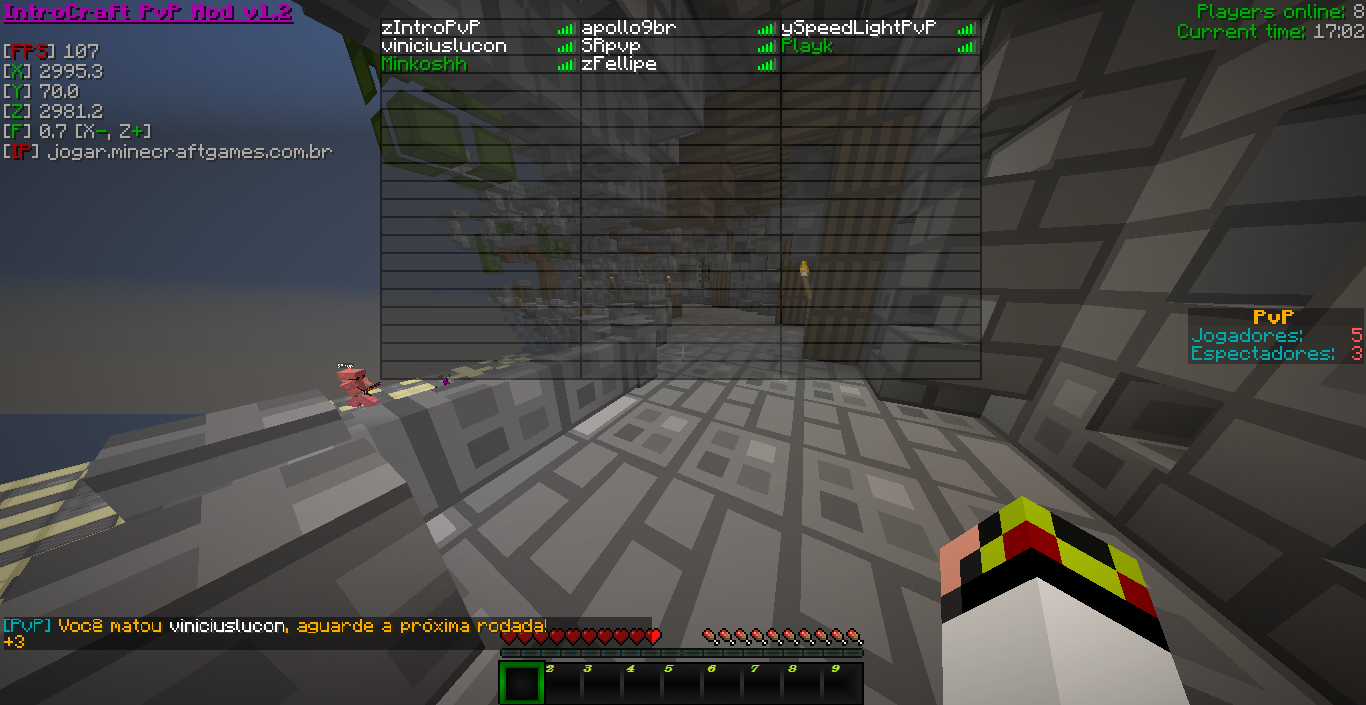Select ySpeedLightPvP in the player list
Image resolution: width=1366 pixels, height=705 pixels.
[x=858, y=28]
